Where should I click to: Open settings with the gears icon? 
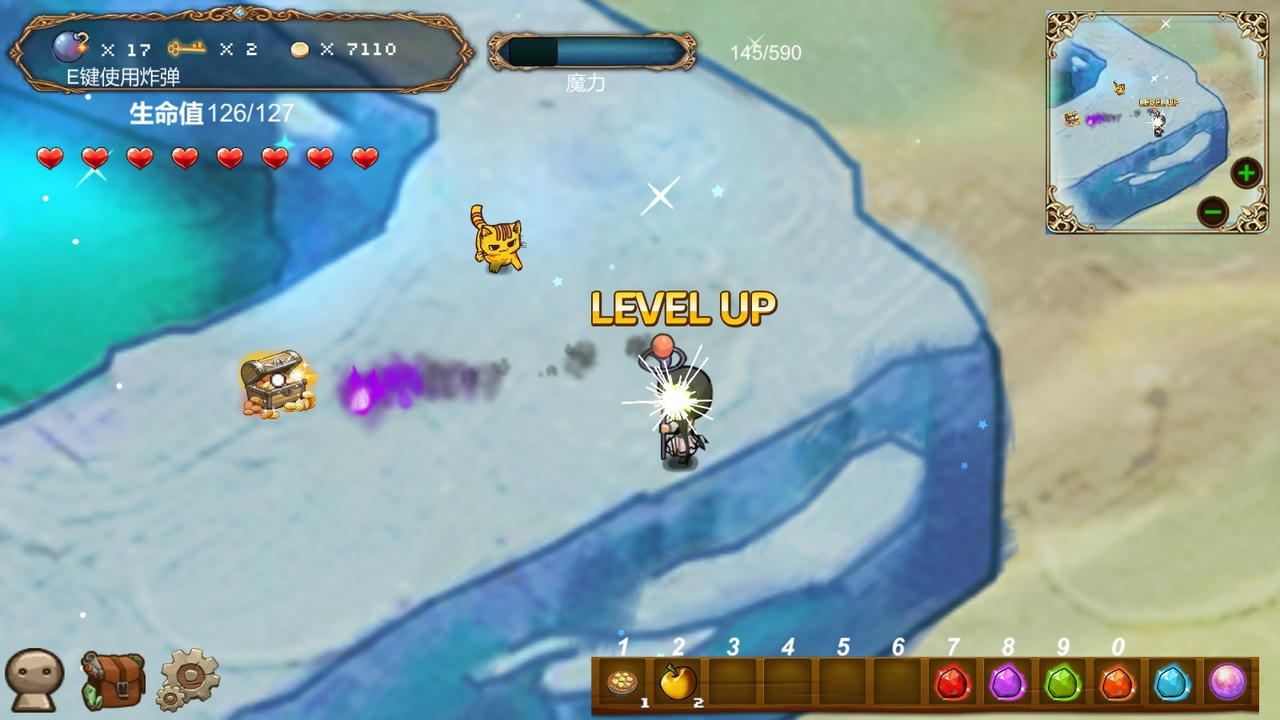click(x=188, y=680)
